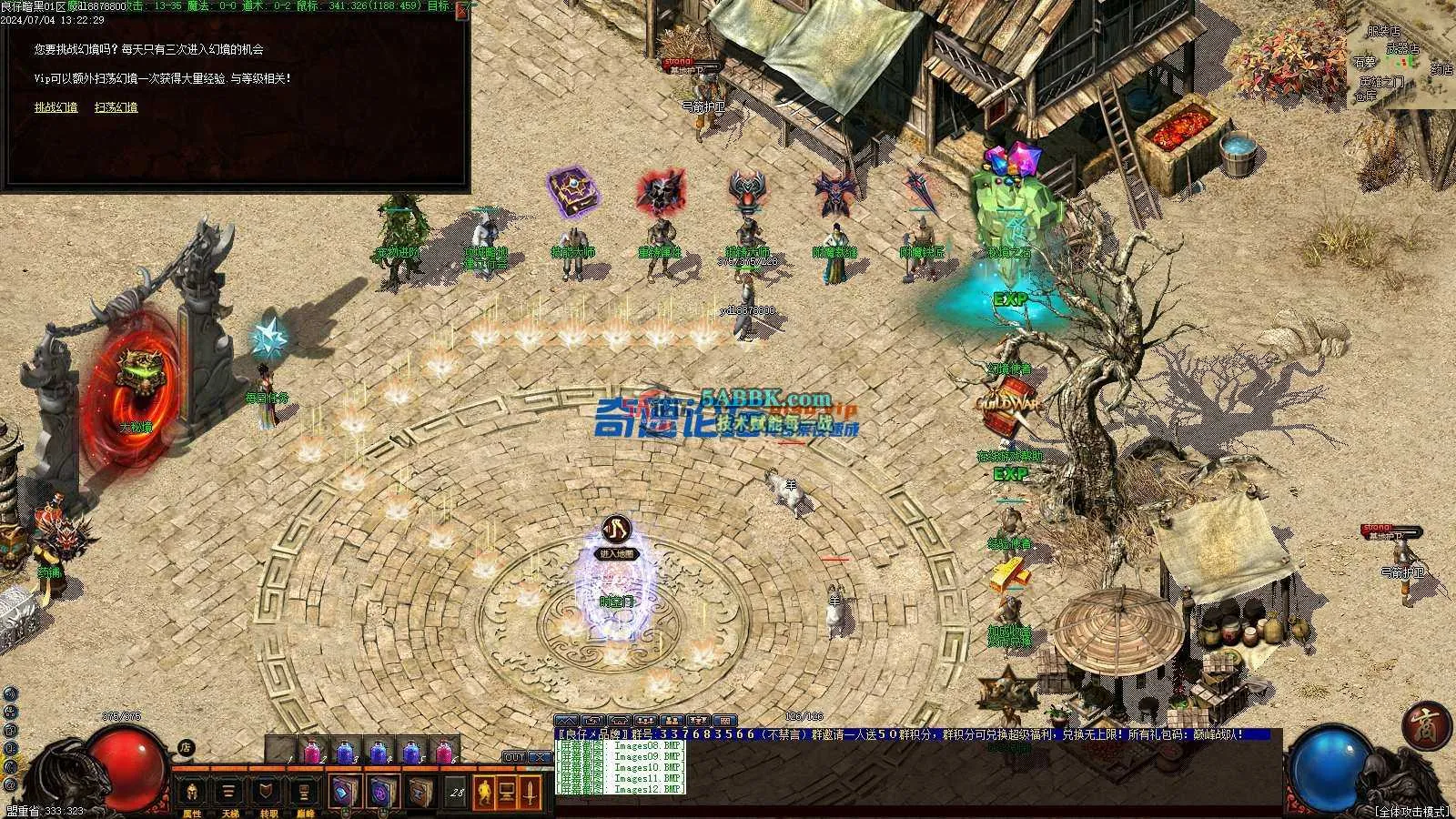Click the 全体攻击模式 attack mode label
This screenshot has height=819, width=1456.
[1411, 811]
